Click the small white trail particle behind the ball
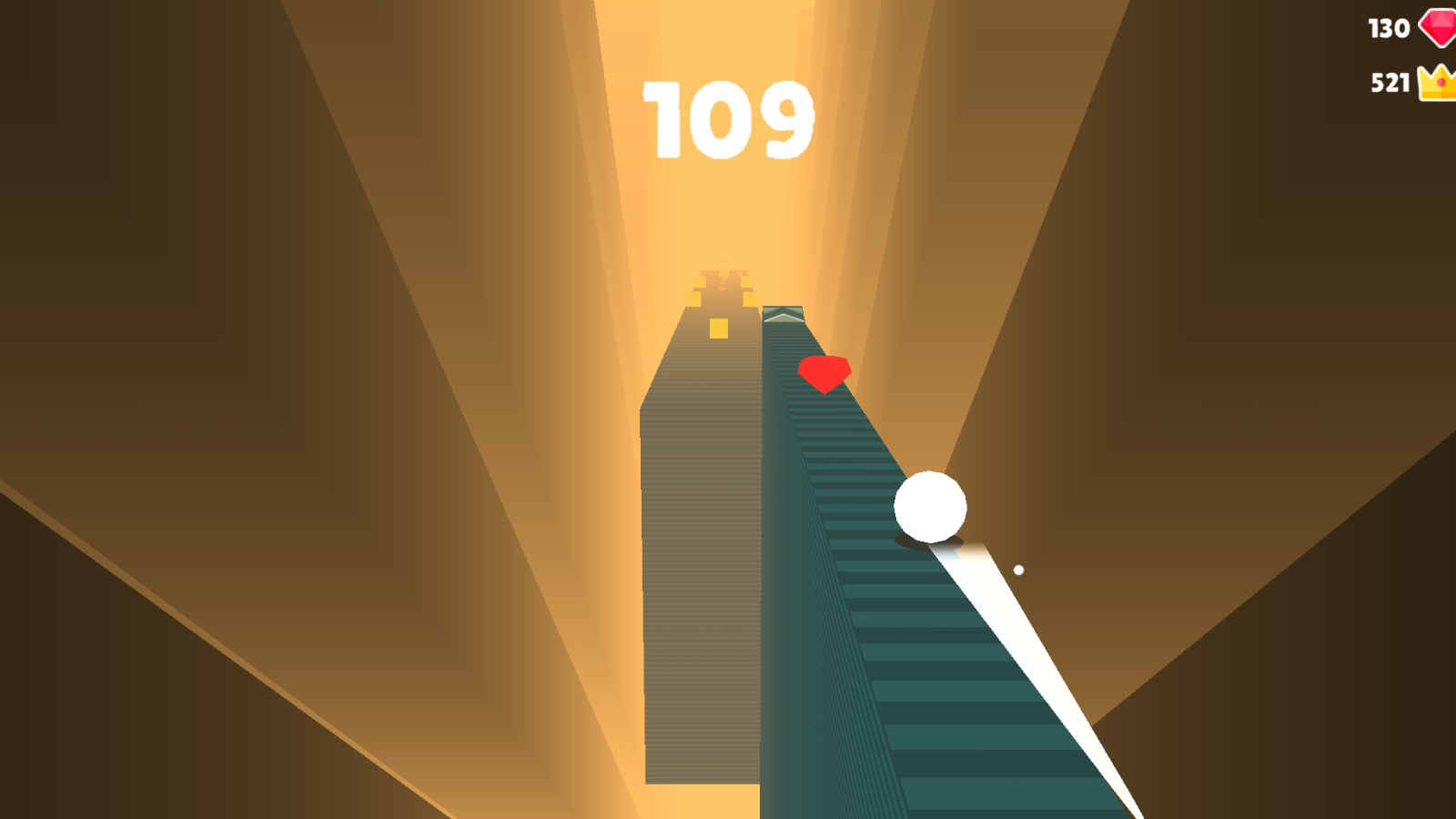 (x=1019, y=569)
